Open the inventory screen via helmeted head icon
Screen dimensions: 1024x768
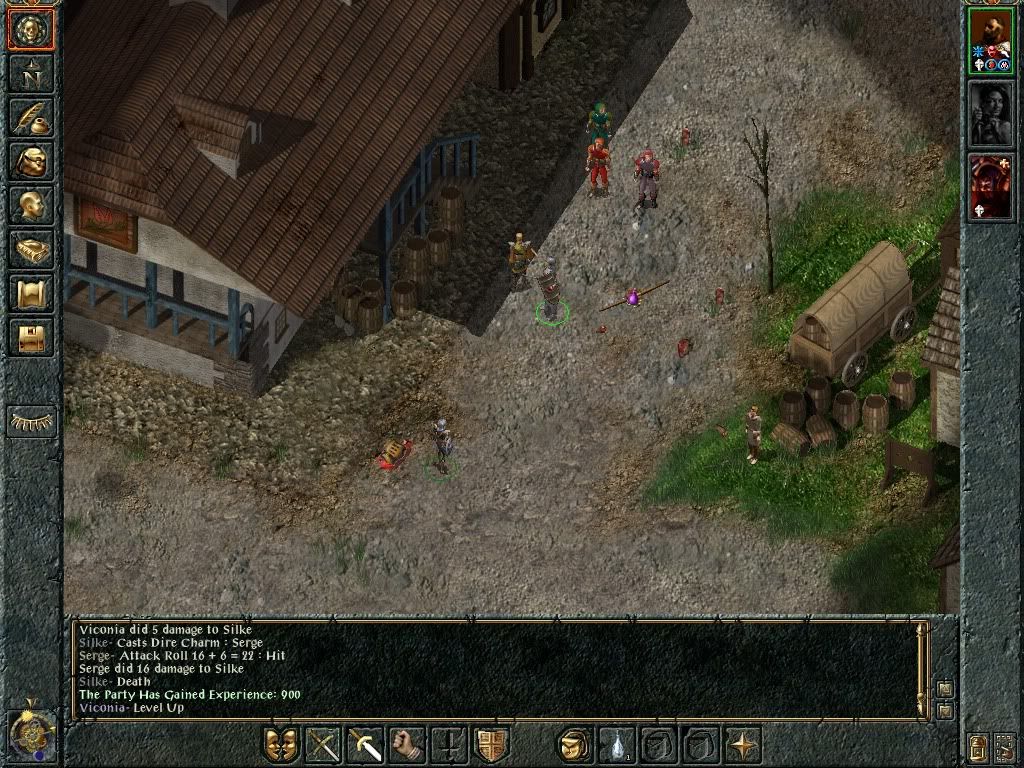tap(30, 161)
